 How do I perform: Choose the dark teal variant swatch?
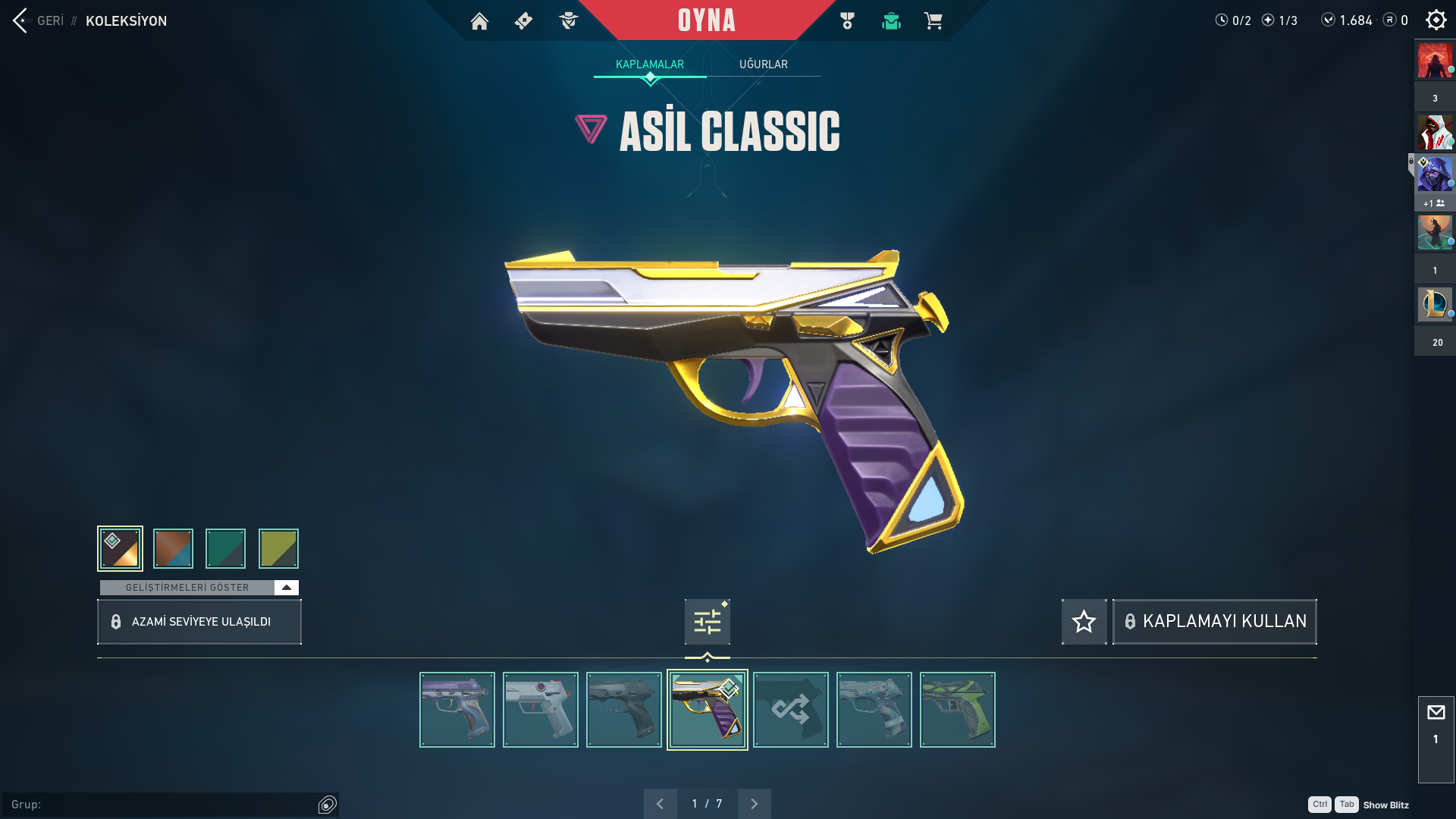click(225, 548)
